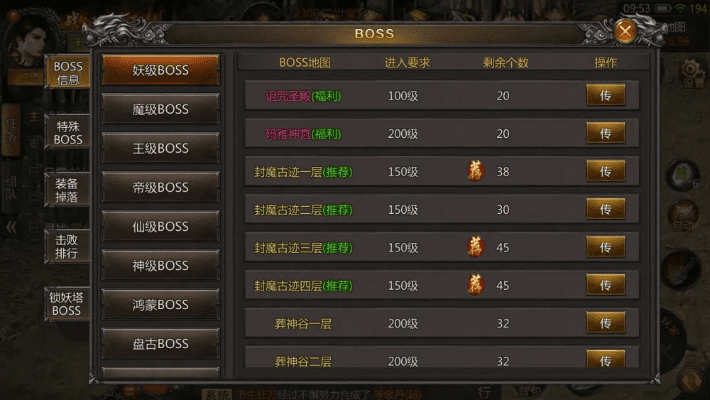Switch to the BOSS信息 tab
Image resolution: width=710 pixels, height=400 pixels.
tap(68, 73)
